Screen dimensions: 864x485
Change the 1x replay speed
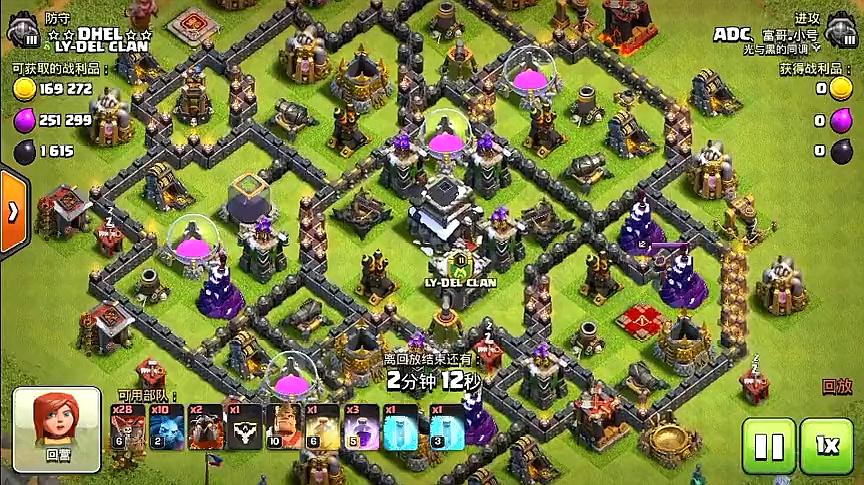click(826, 445)
